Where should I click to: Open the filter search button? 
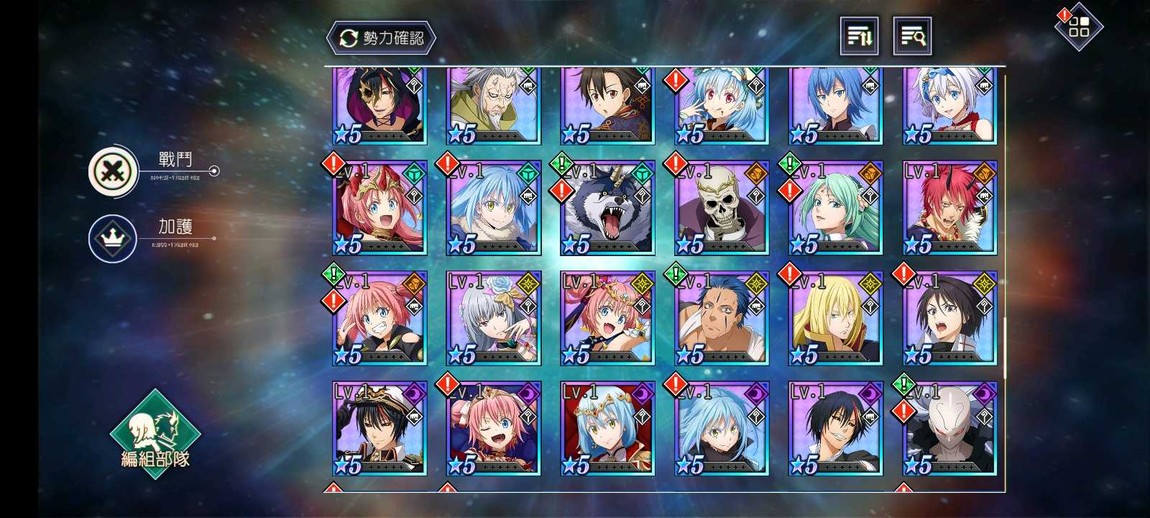click(912, 37)
